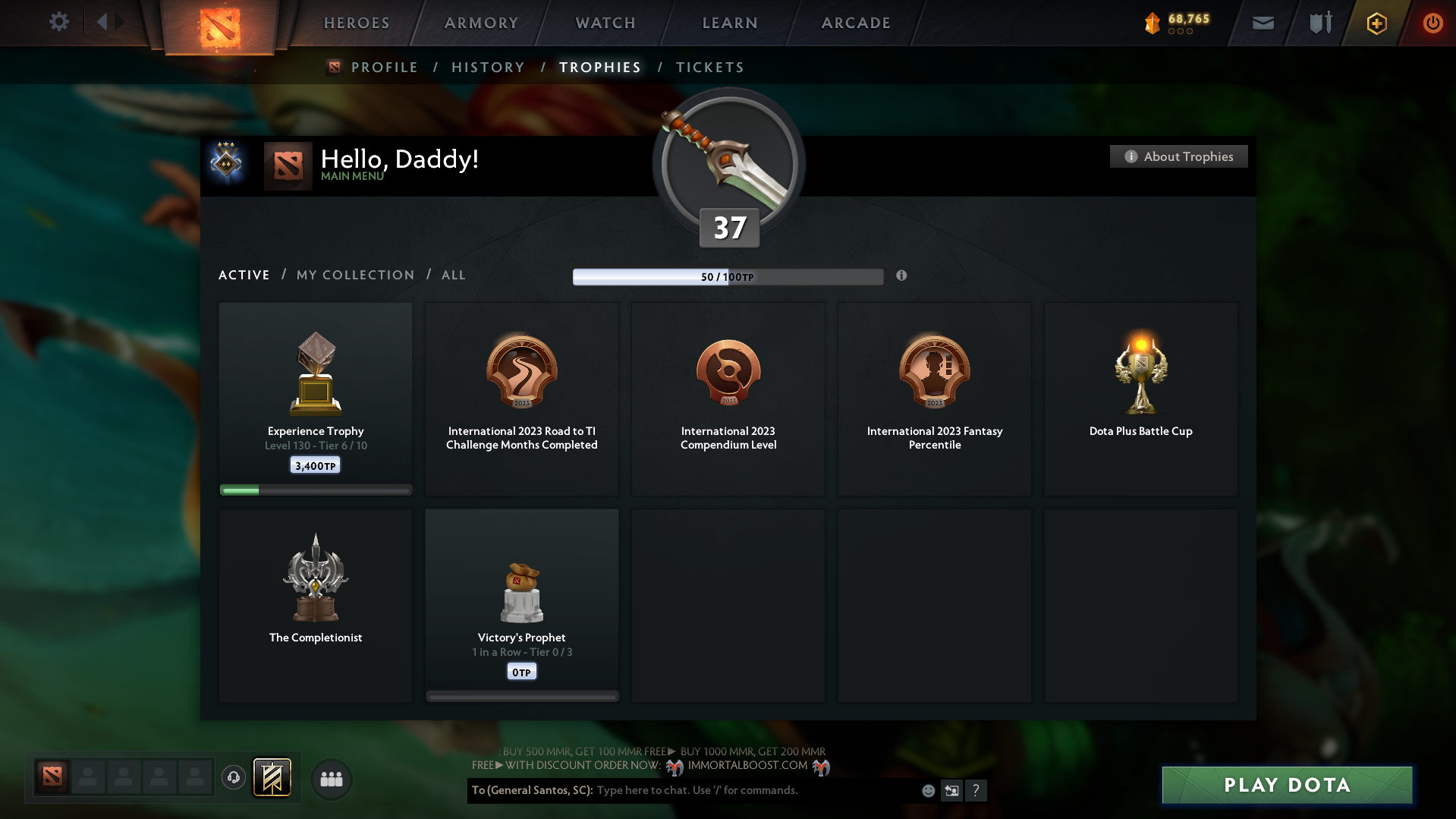Click the Armory shield and sword icon
This screenshot has width=1456, height=819.
coord(1319,23)
